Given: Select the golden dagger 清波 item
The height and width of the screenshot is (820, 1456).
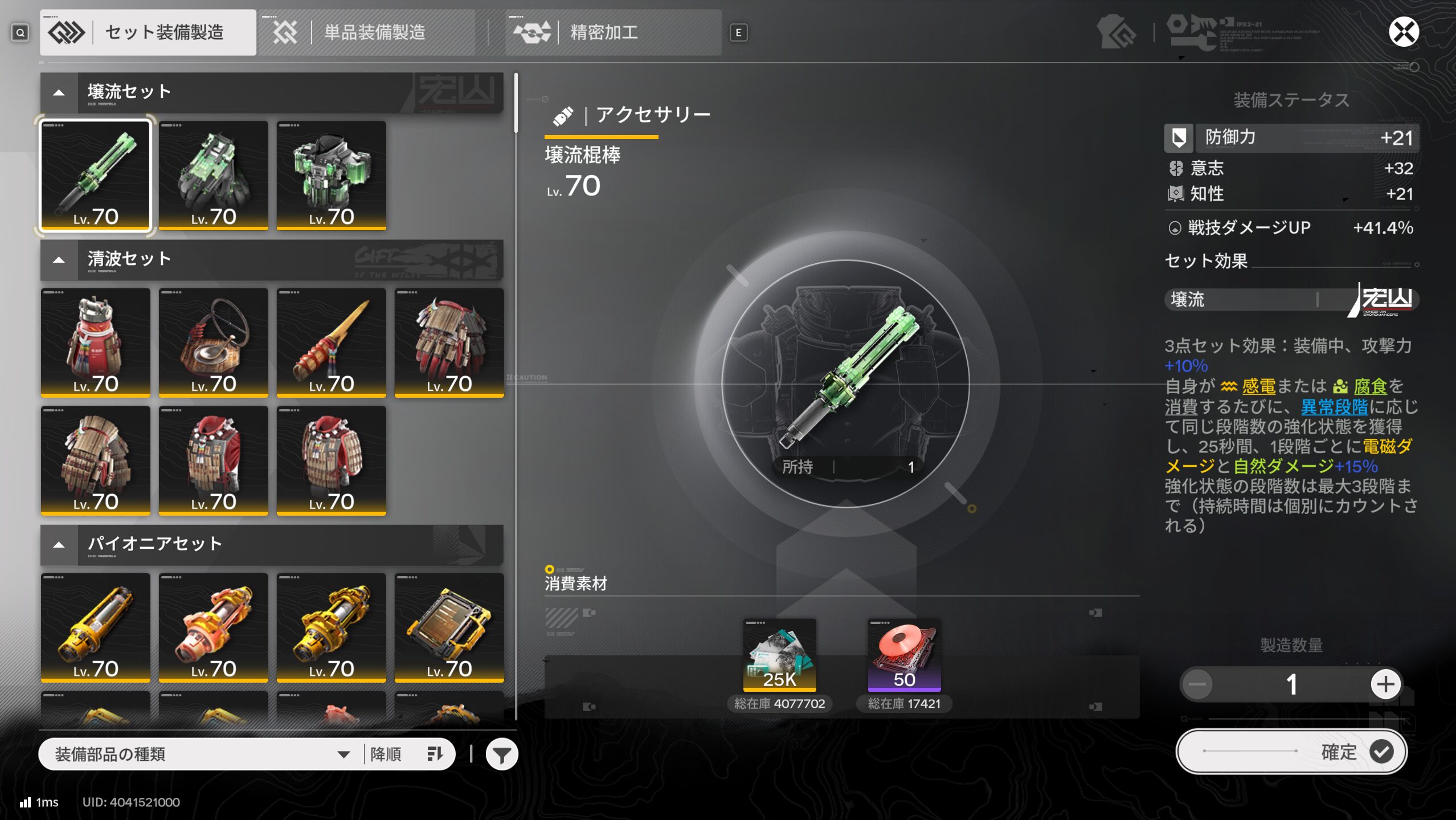Looking at the screenshot, I should click(x=331, y=342).
